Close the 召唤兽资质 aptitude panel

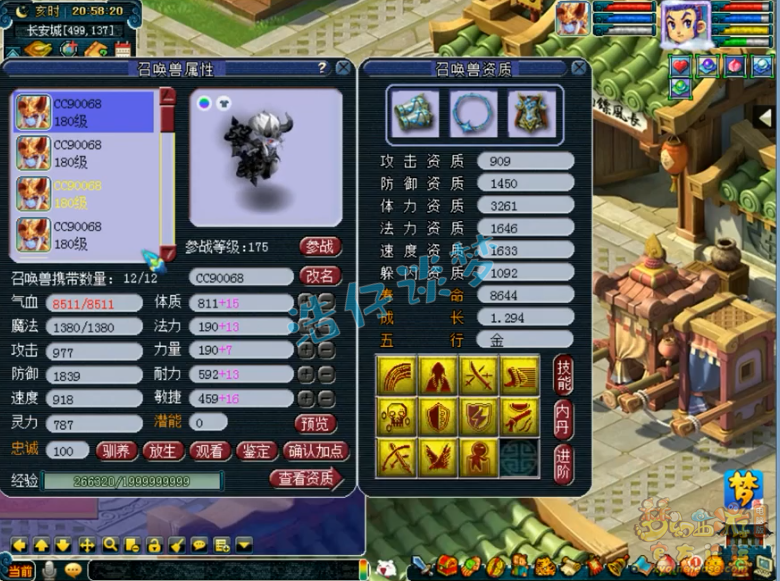coord(579,68)
